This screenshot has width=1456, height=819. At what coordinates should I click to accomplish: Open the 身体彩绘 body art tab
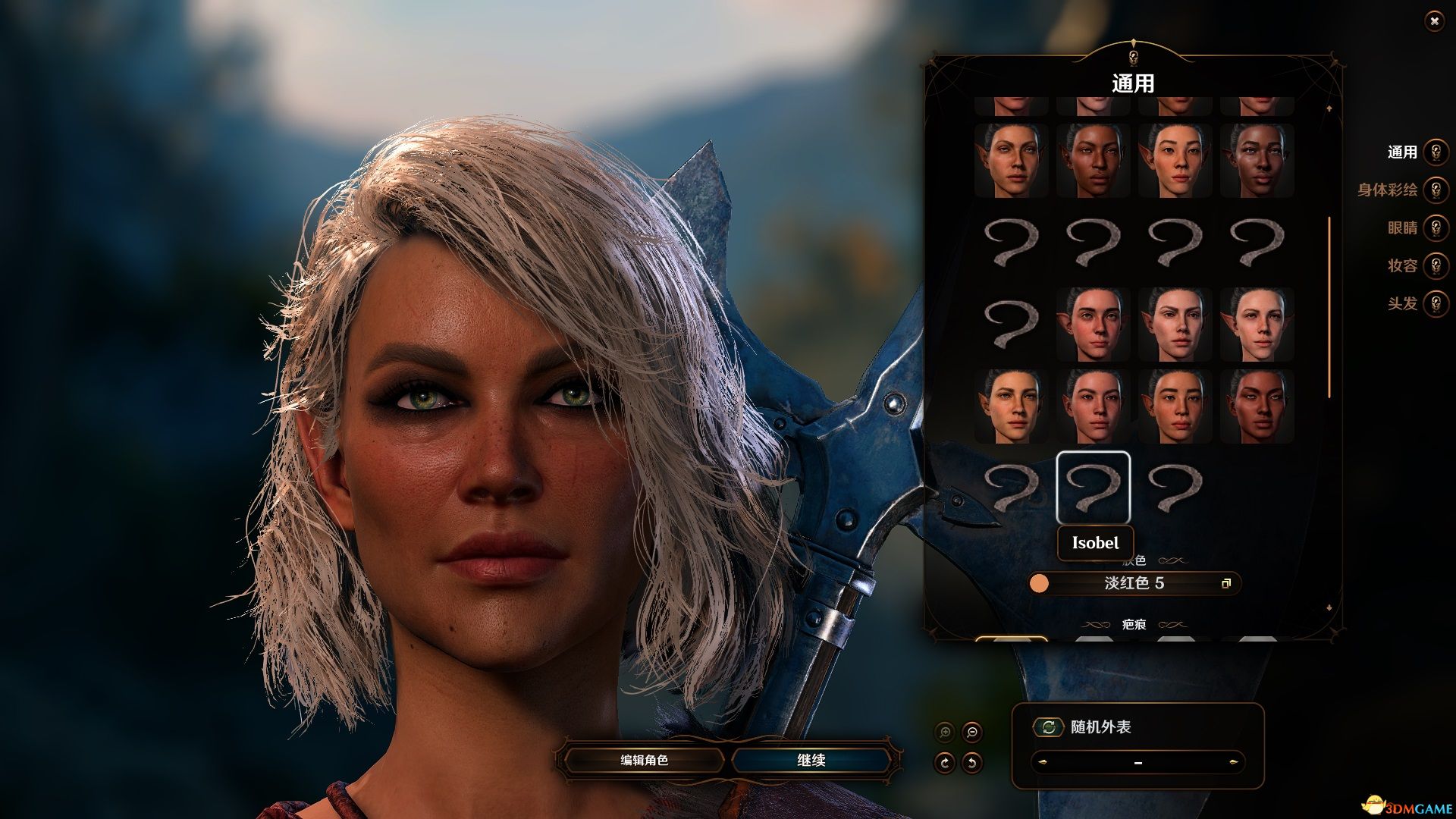(1434, 190)
